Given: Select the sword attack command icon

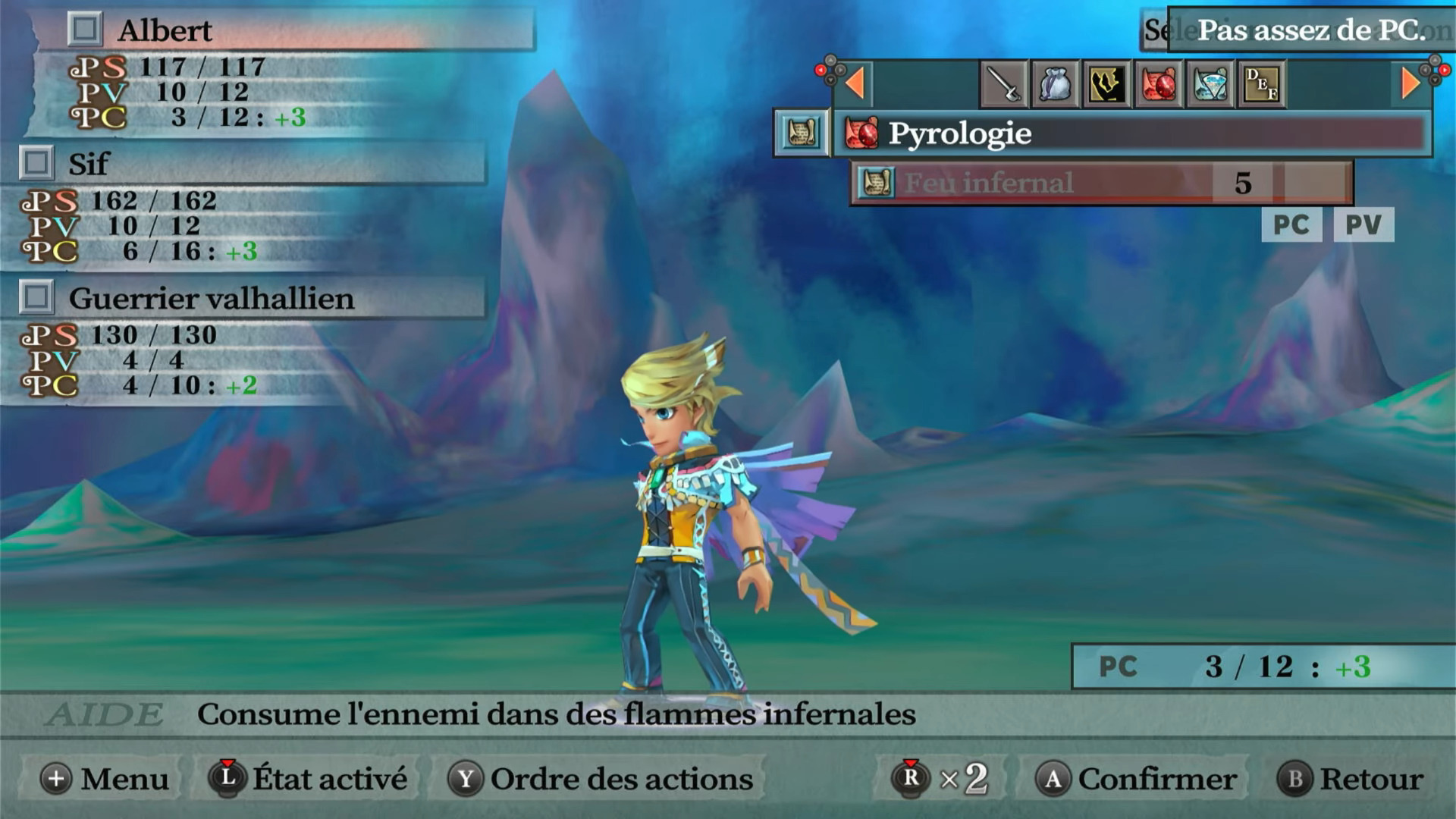Looking at the screenshot, I should 1004,84.
